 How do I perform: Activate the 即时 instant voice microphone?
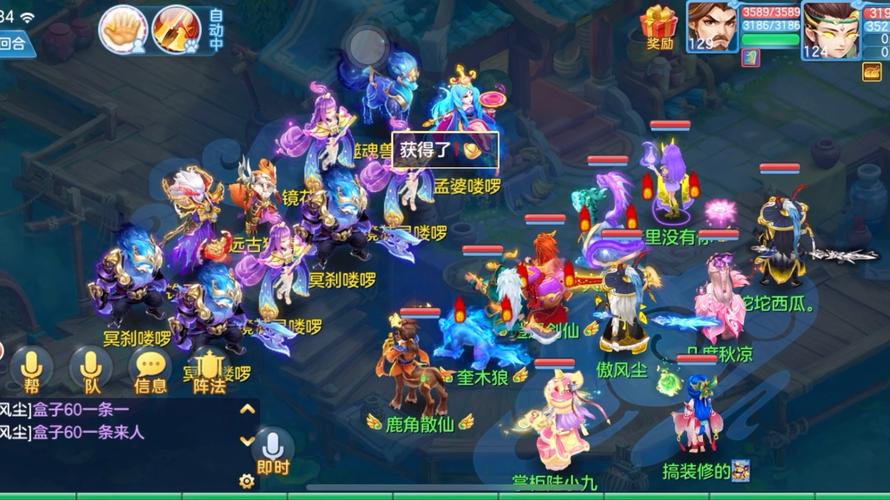[272, 452]
